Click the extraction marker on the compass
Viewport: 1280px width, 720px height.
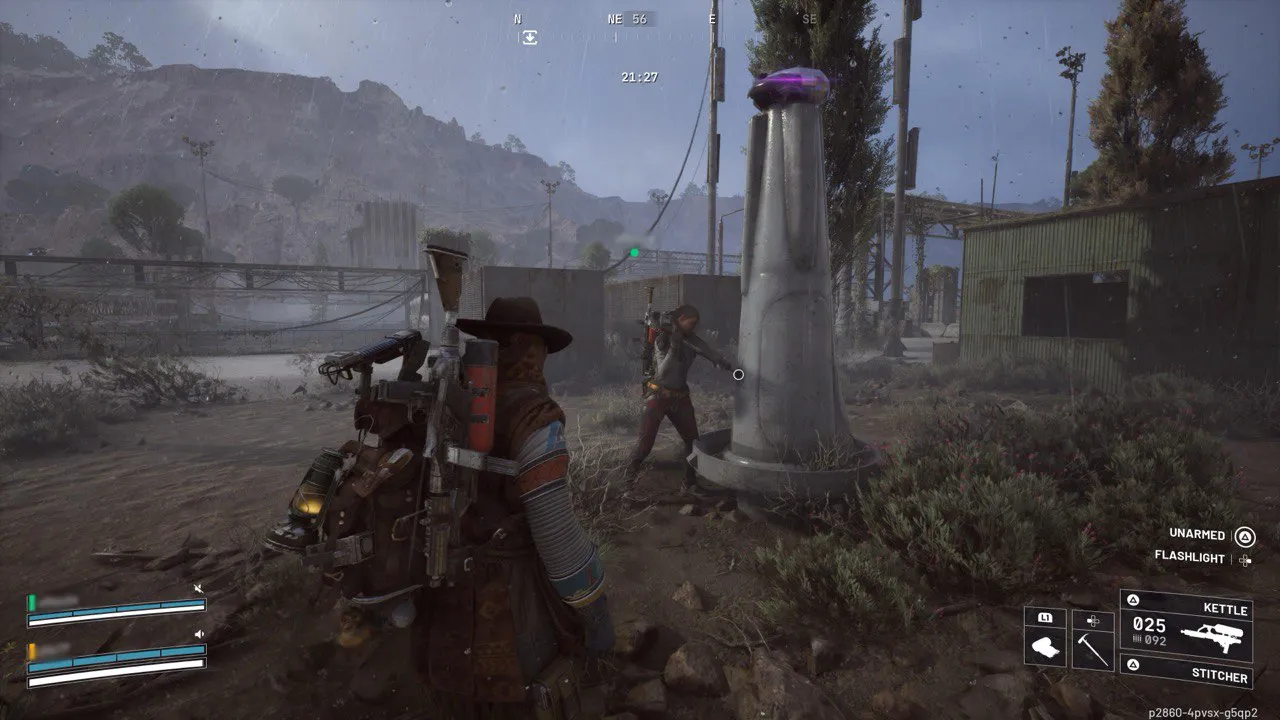pyautogui.click(x=528, y=37)
